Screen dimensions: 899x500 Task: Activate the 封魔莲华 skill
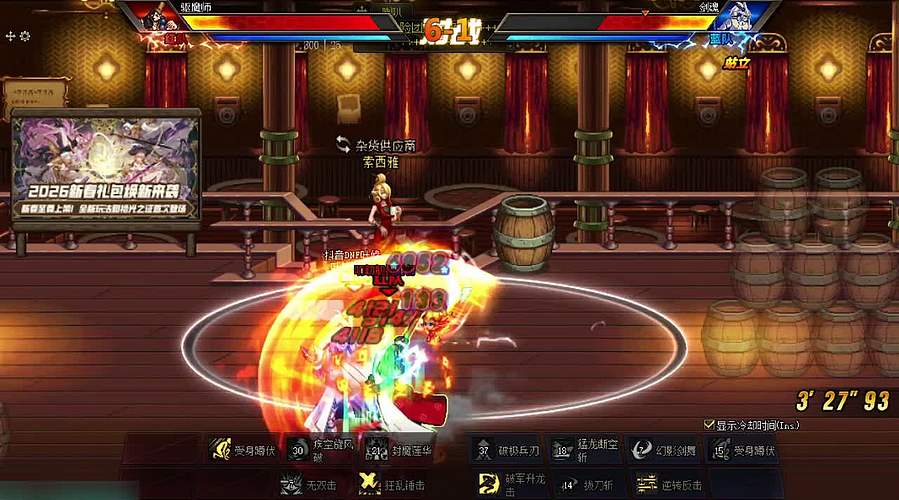(x=375, y=450)
